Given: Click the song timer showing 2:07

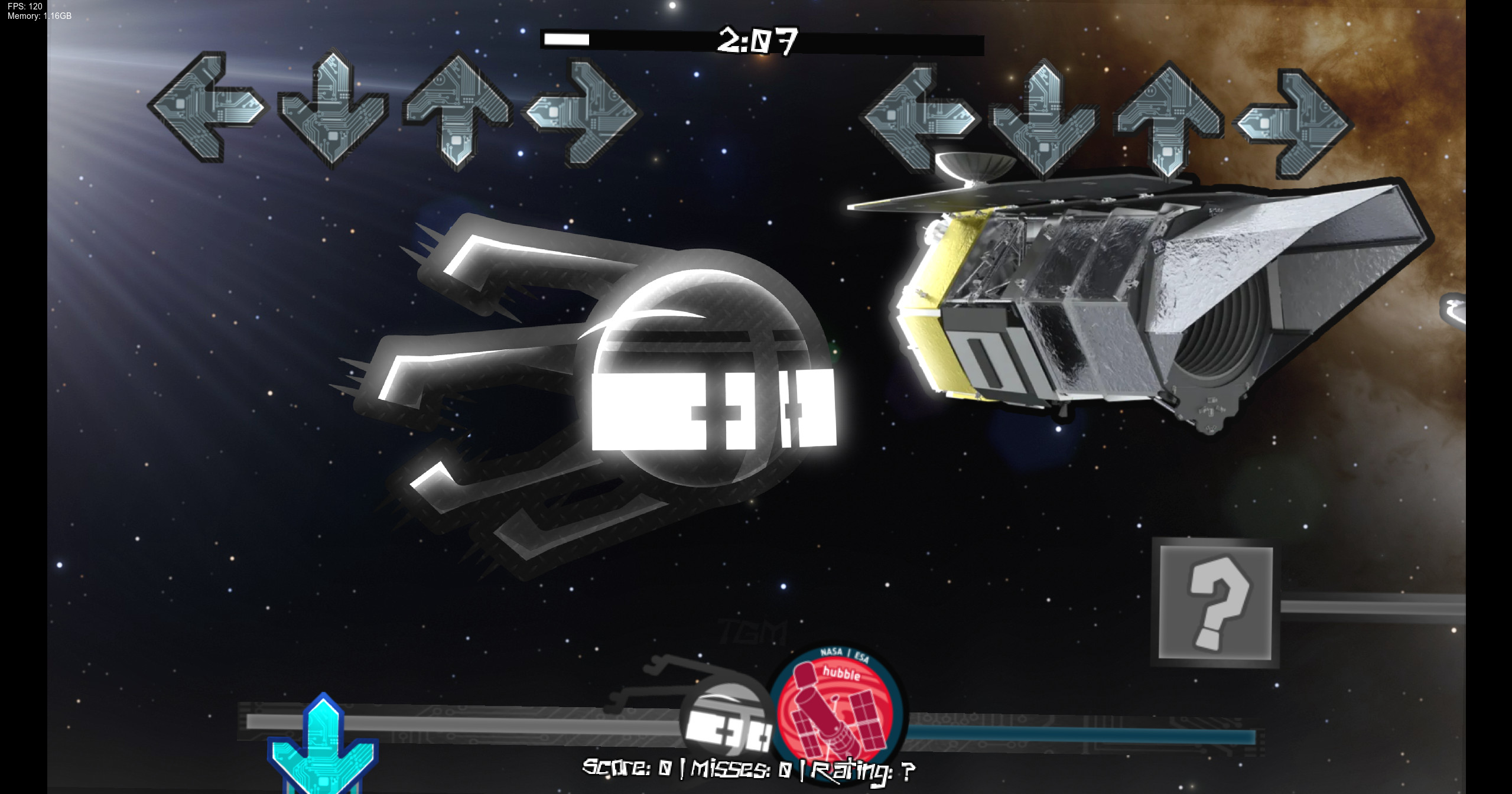Looking at the screenshot, I should point(758,41).
